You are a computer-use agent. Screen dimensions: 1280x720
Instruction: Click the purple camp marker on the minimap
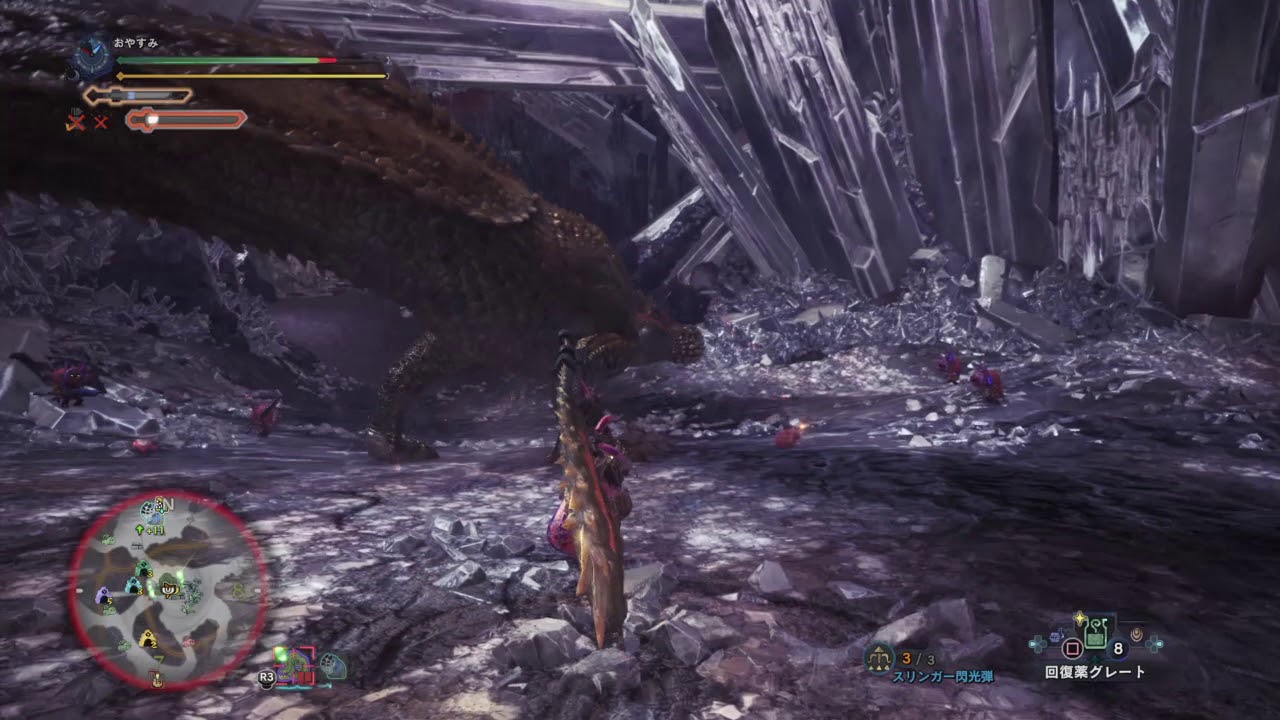click(x=104, y=596)
